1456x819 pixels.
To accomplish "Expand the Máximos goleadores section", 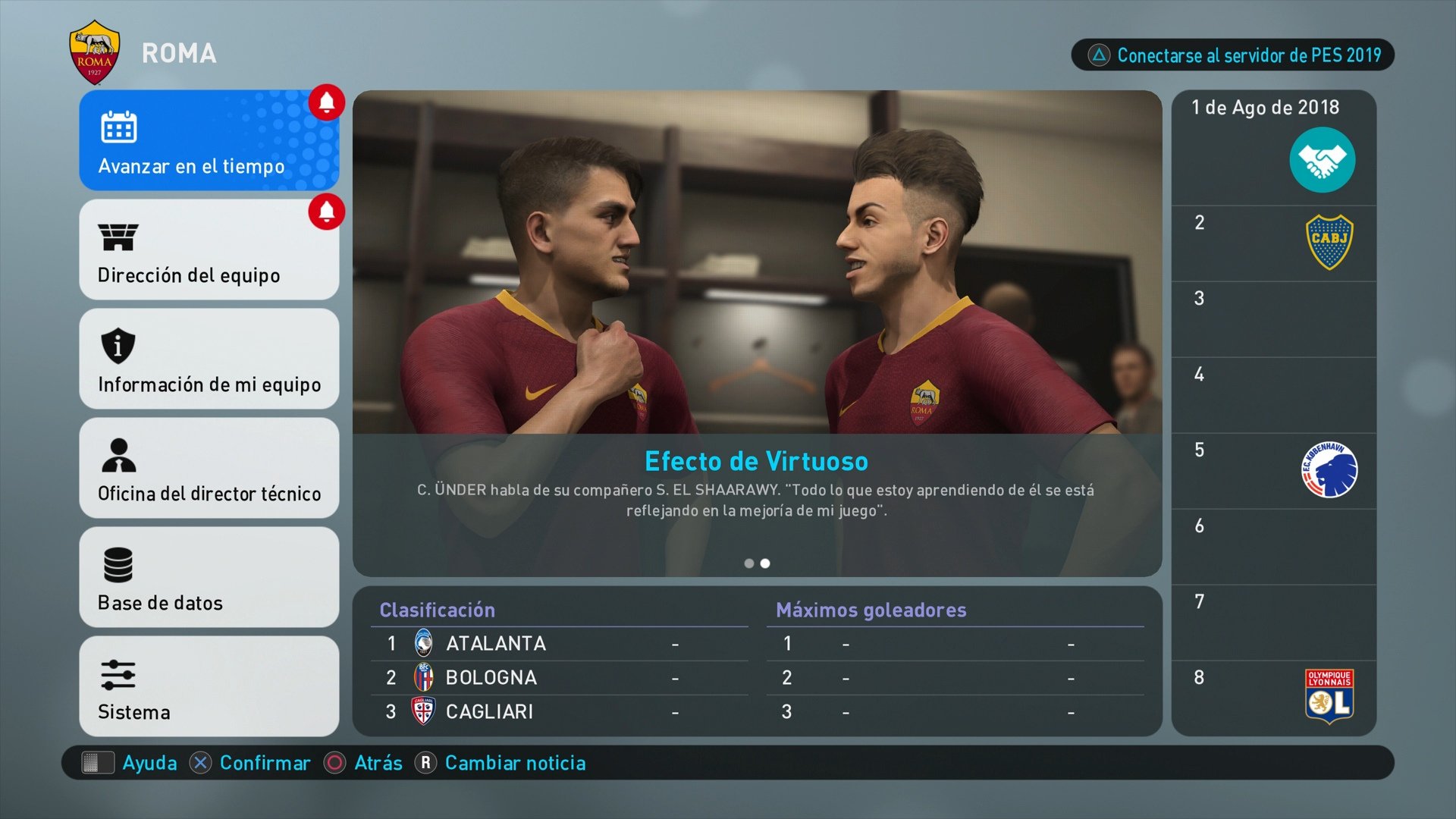I will (x=870, y=609).
